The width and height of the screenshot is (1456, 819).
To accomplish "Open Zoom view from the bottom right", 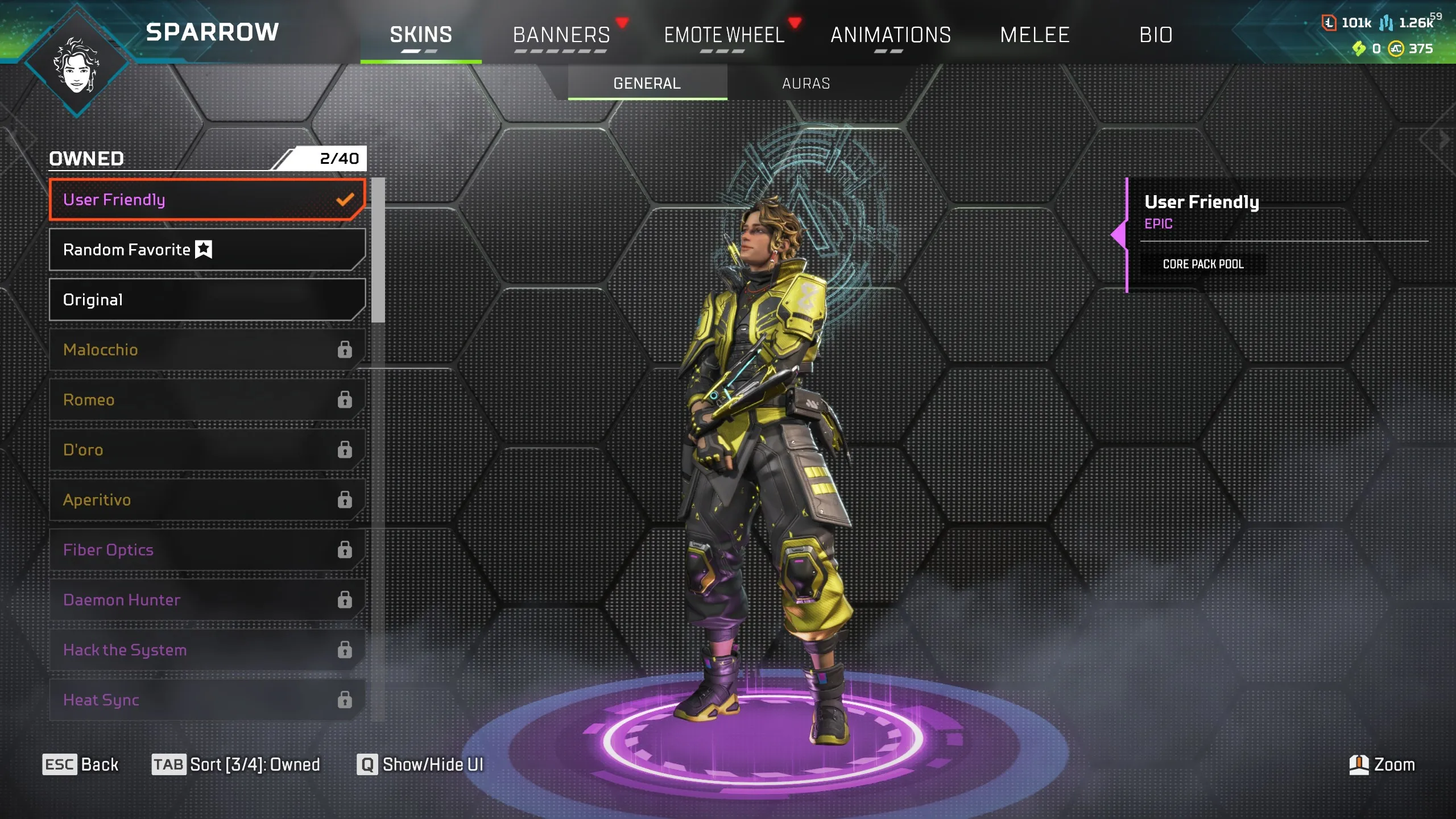I will [x=1384, y=765].
